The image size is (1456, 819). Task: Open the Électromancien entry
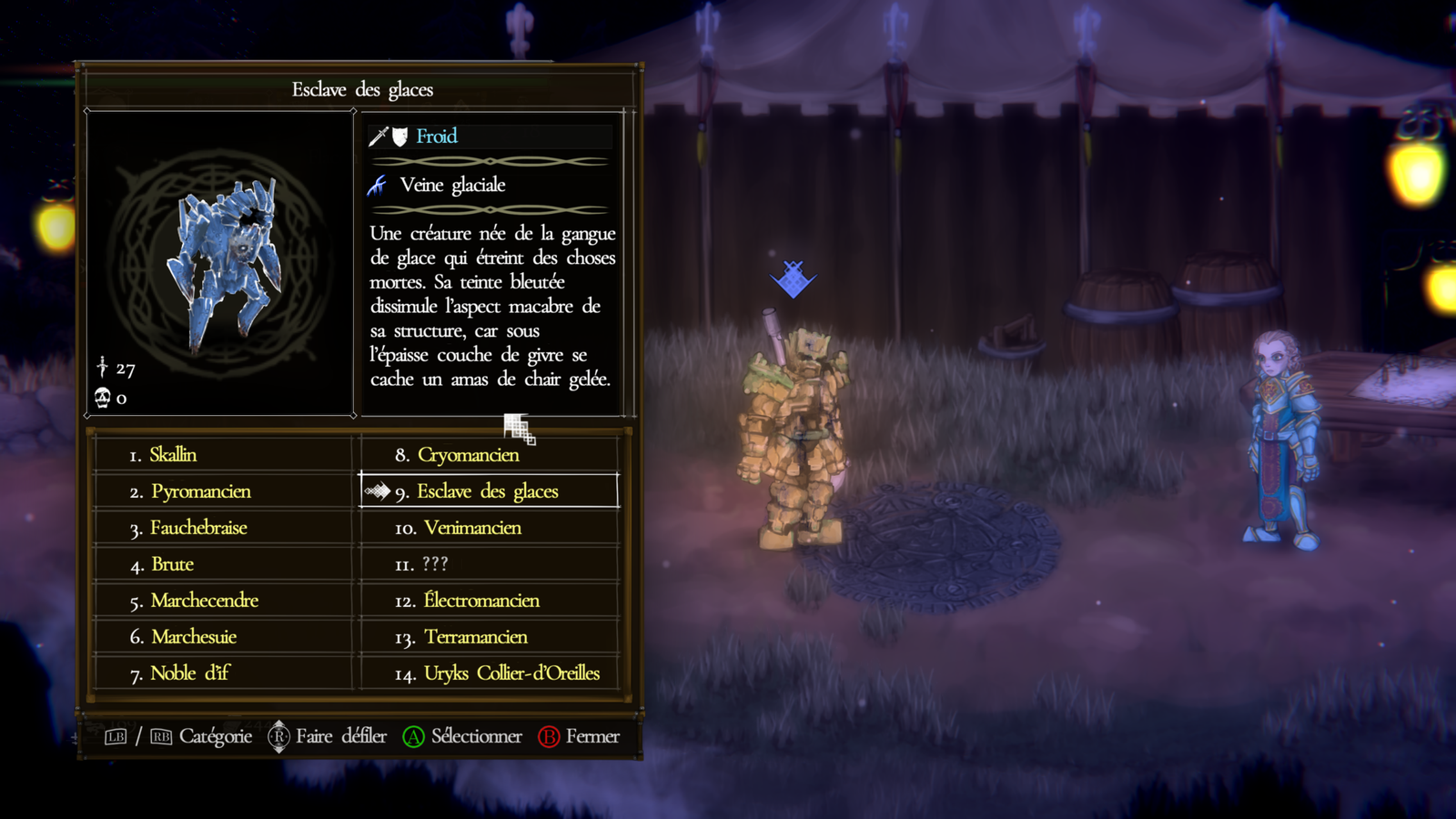point(481,601)
